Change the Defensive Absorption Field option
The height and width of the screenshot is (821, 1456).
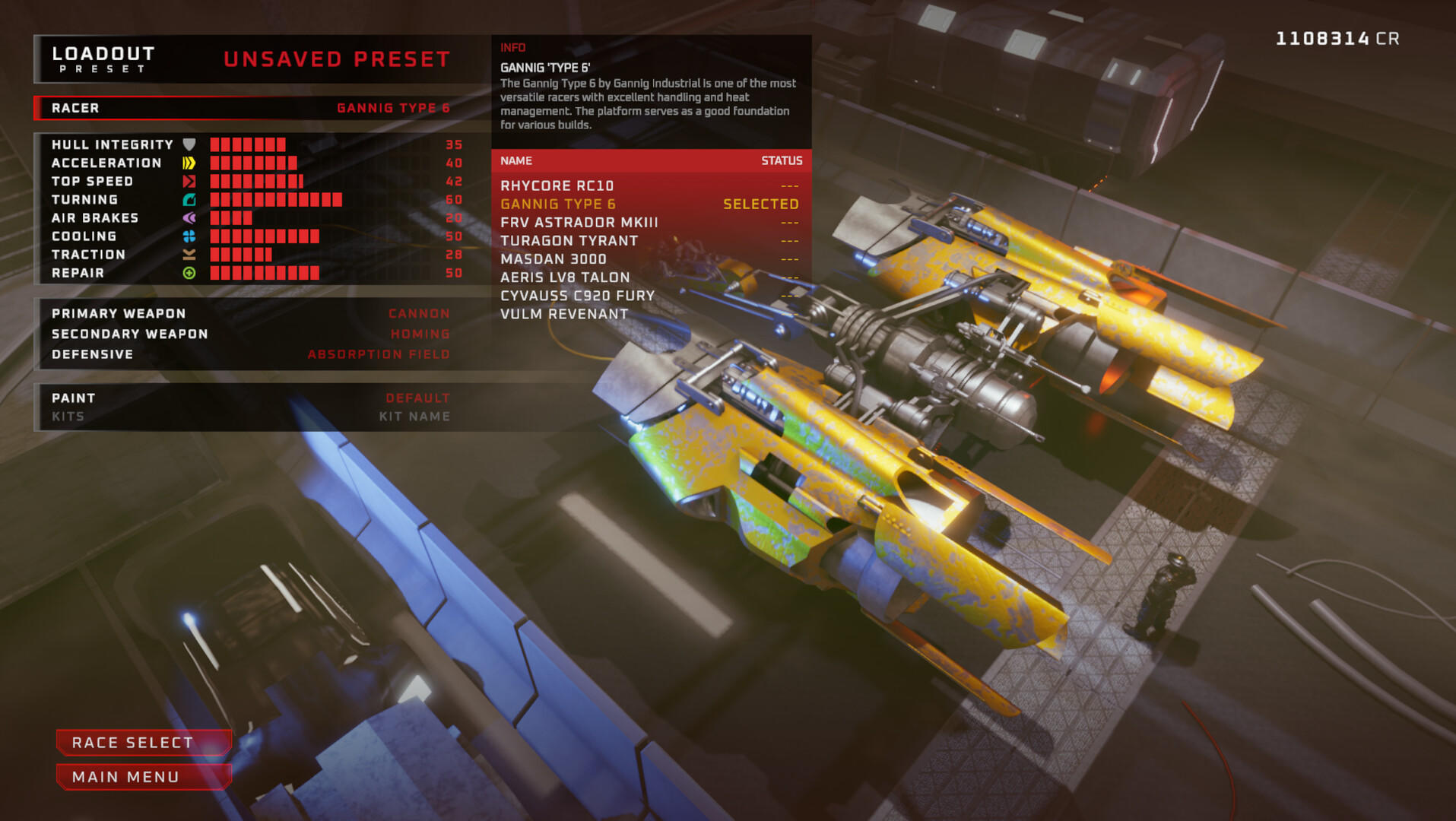pyautogui.click(x=378, y=353)
